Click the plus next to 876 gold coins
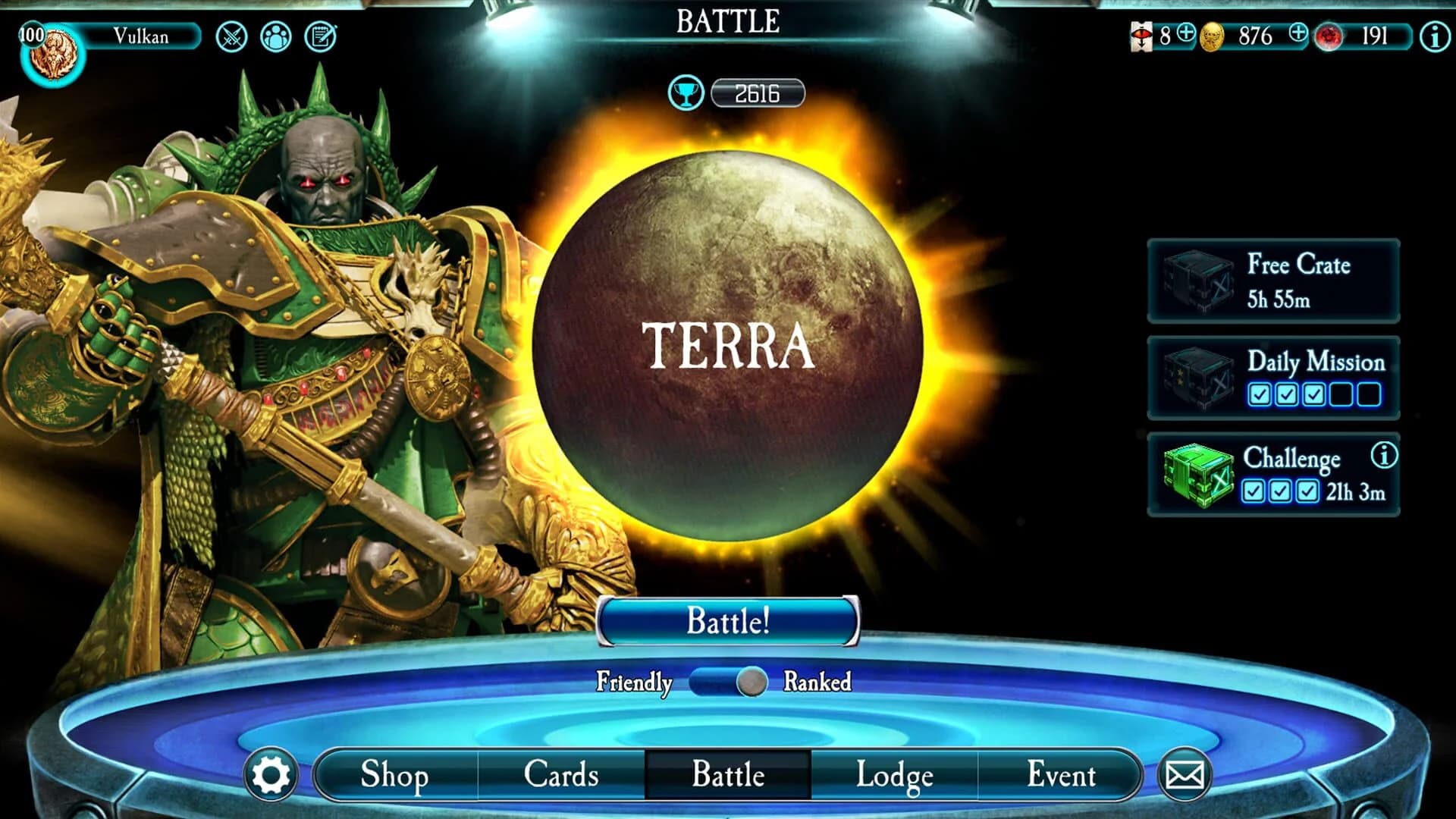The image size is (1456, 819). point(1298,36)
